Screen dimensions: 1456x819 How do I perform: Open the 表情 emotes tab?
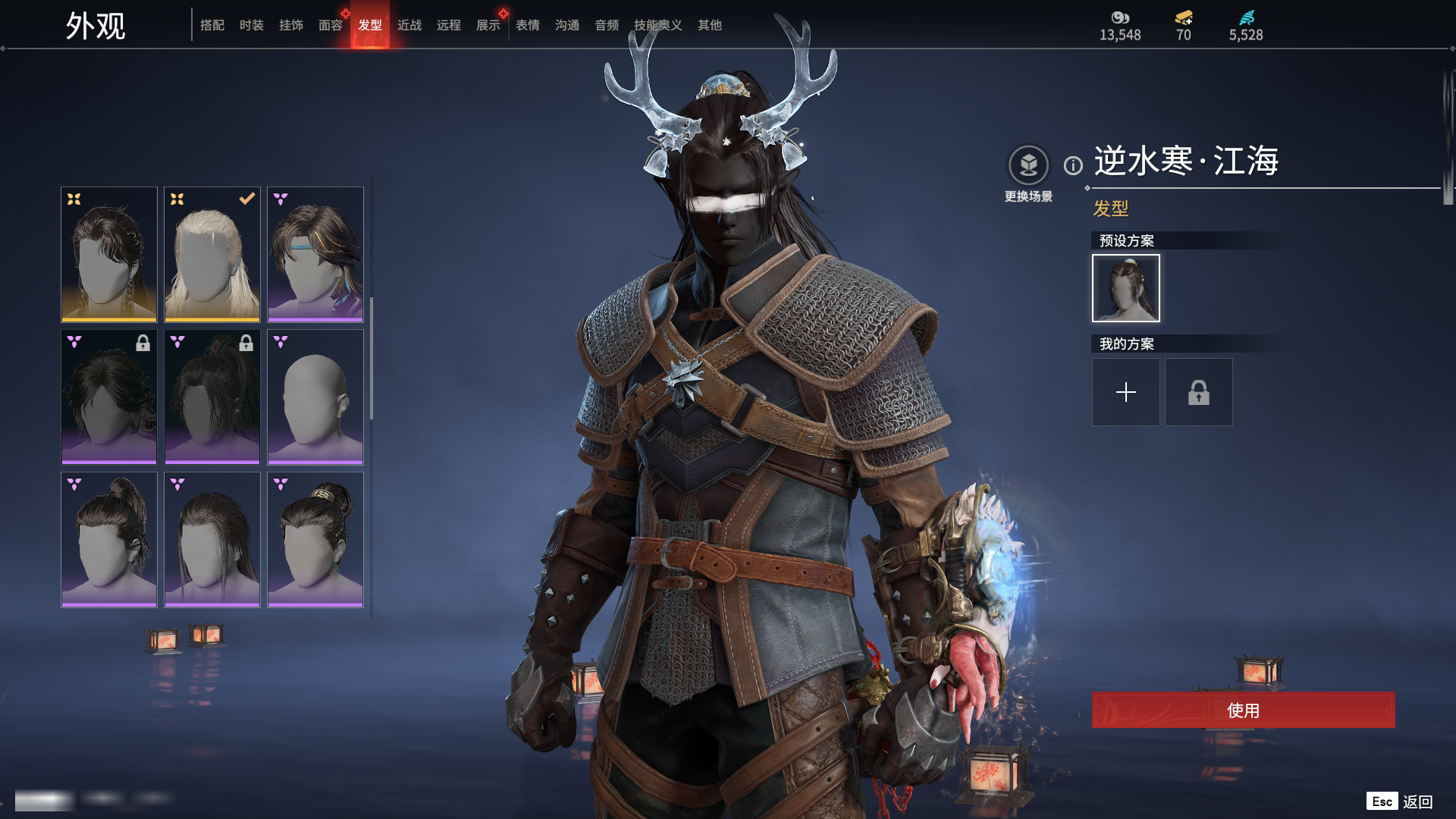527,25
